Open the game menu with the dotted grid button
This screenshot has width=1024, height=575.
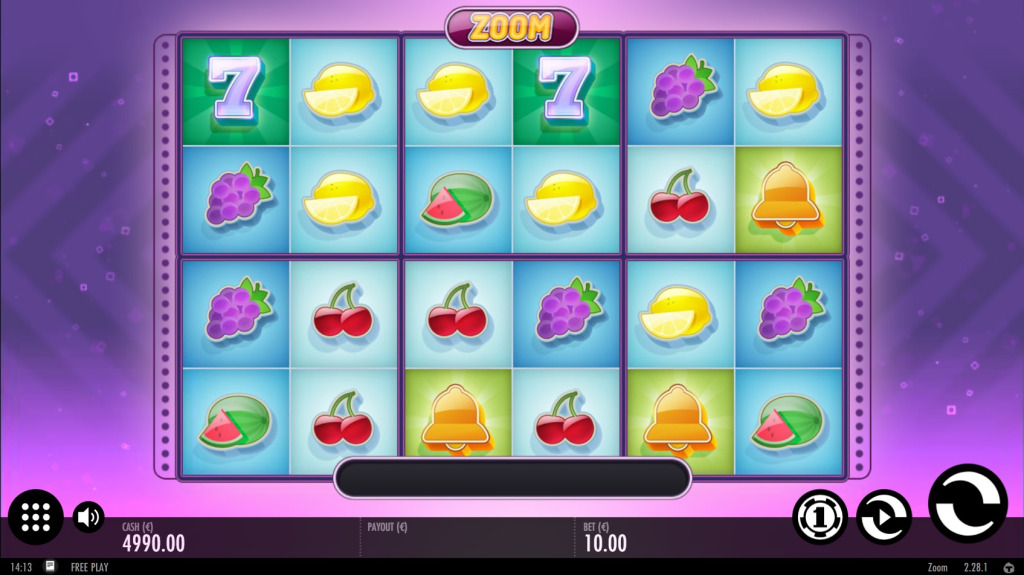click(x=36, y=517)
